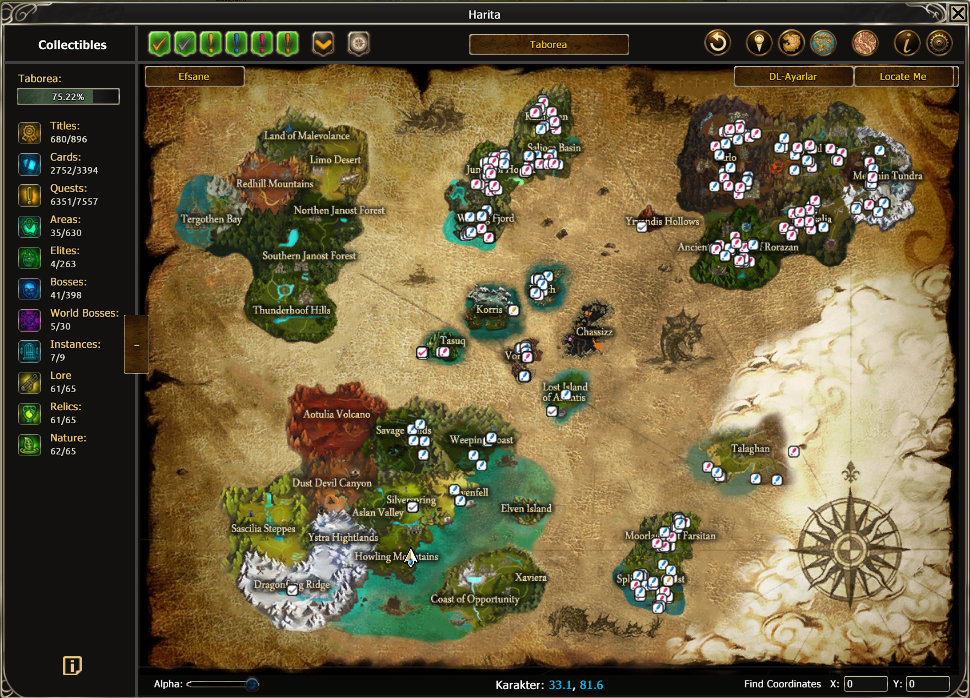Focus the X coordinate input field
Screen dimensions: 970x698
[865, 684]
